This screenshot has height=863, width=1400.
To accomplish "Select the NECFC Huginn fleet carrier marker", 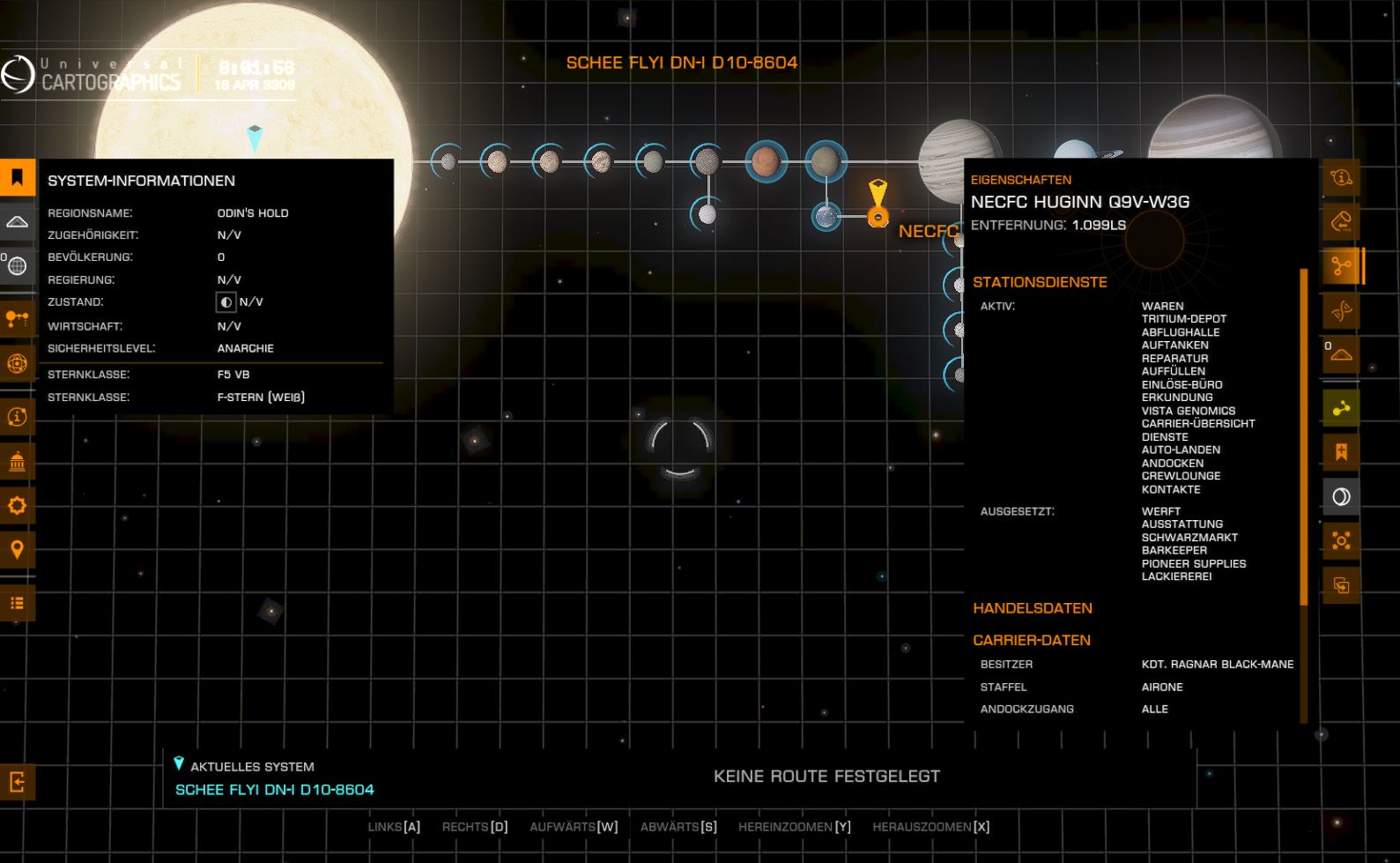I will tap(878, 216).
